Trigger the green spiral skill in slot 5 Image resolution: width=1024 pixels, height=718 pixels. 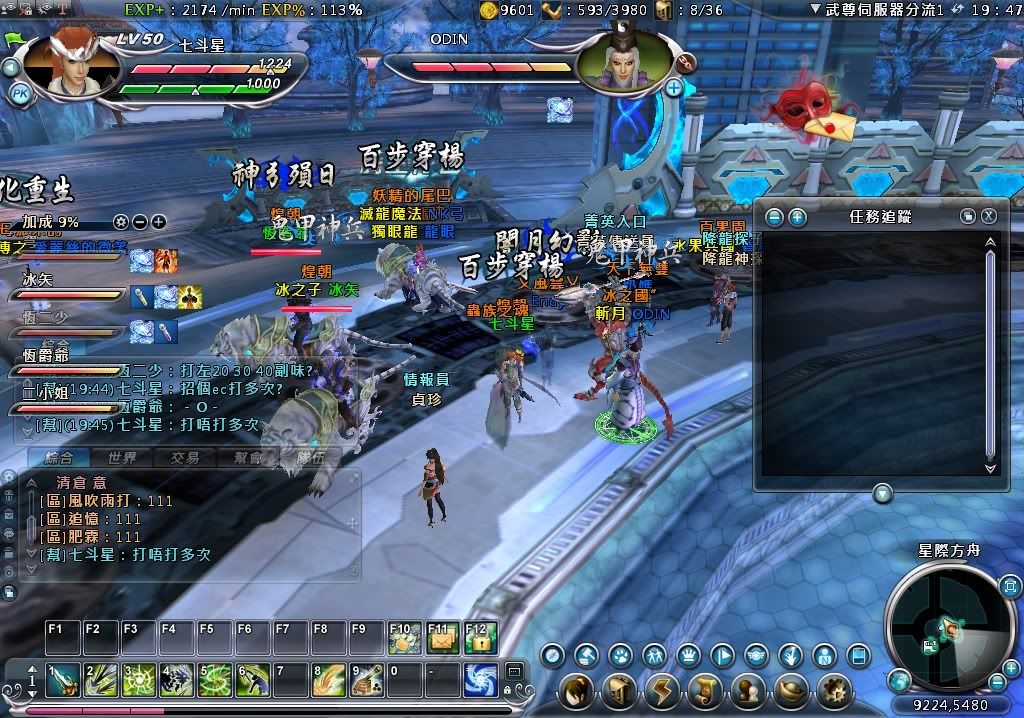coord(214,680)
